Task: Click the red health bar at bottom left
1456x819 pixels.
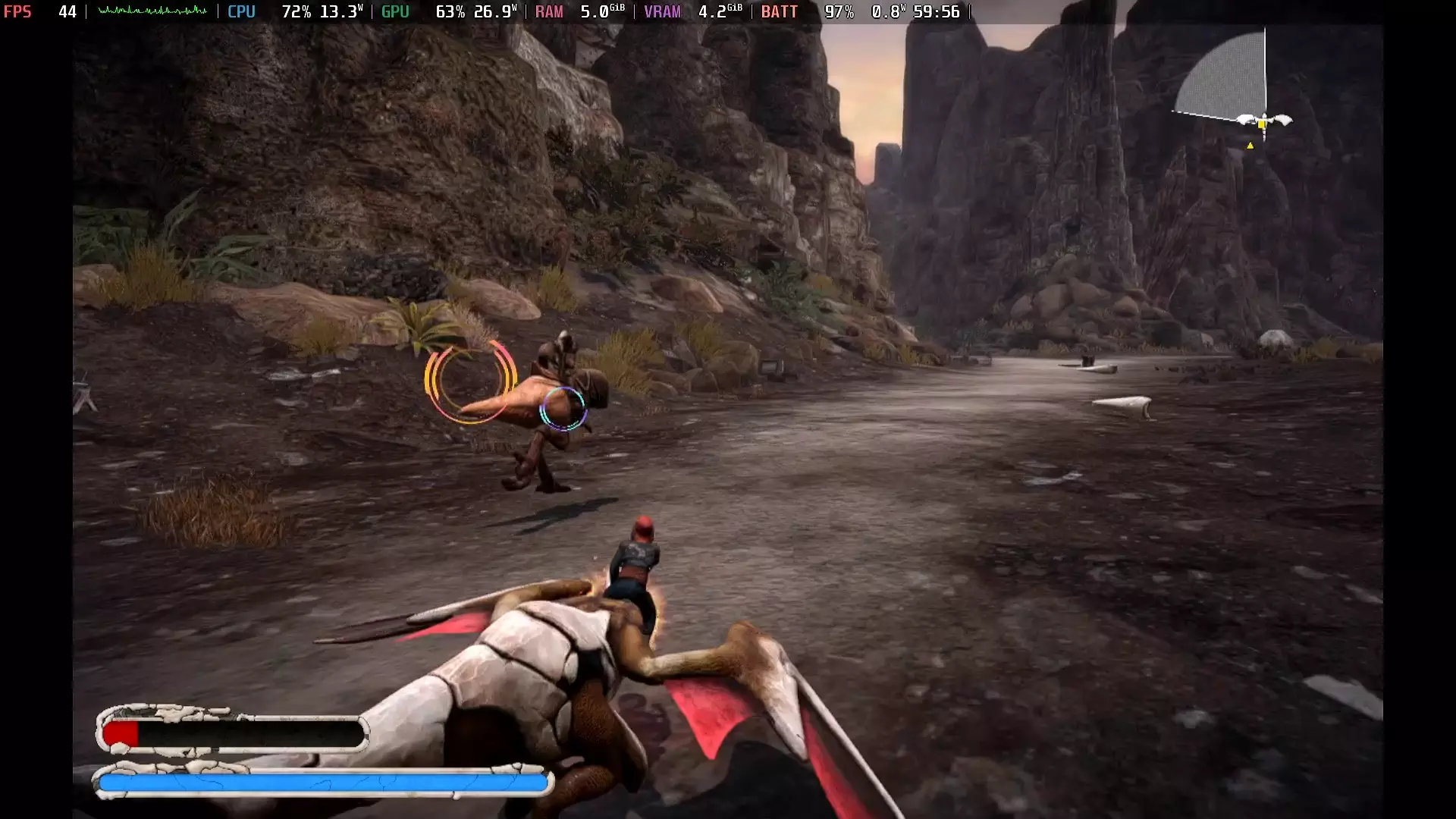Action: coord(121,732)
